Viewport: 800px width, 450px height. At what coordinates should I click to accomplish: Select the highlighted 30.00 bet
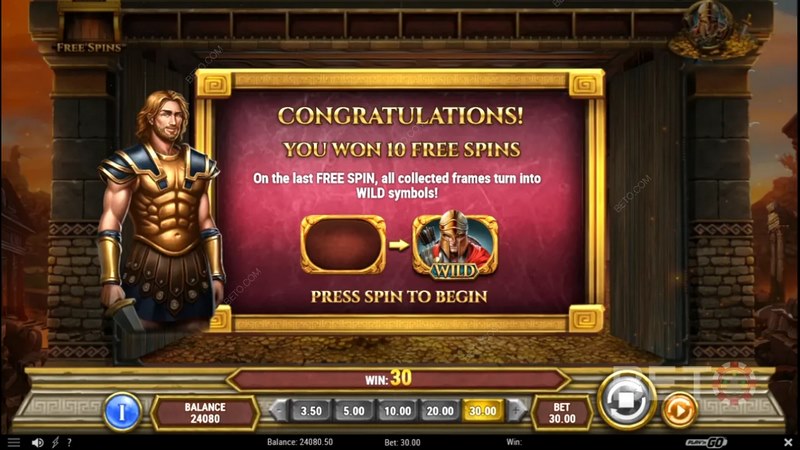(483, 410)
